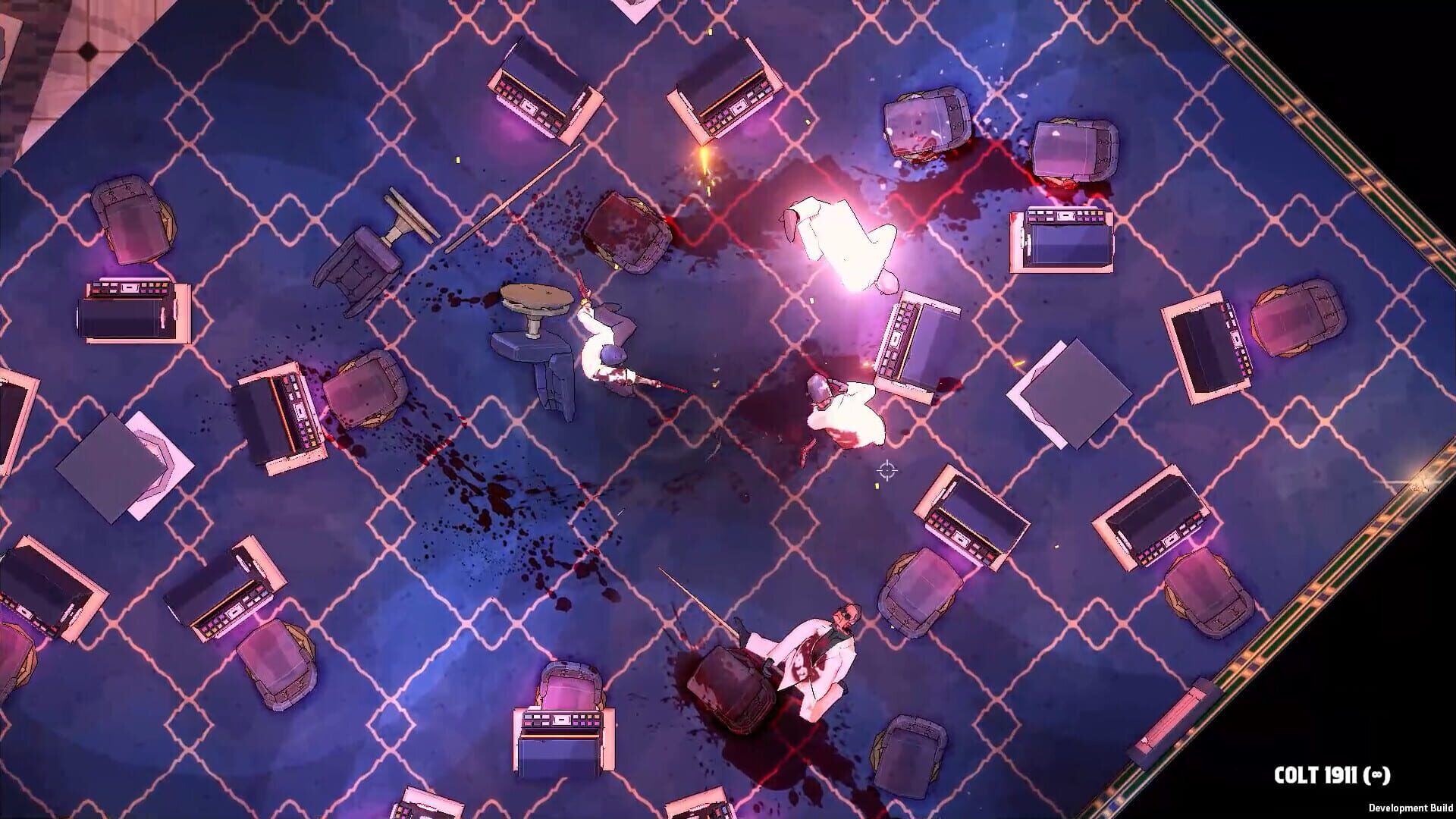Screen dimensions: 1456x819
Task: Select the targeting crosshair reticle
Action: pyautogui.click(x=886, y=470)
